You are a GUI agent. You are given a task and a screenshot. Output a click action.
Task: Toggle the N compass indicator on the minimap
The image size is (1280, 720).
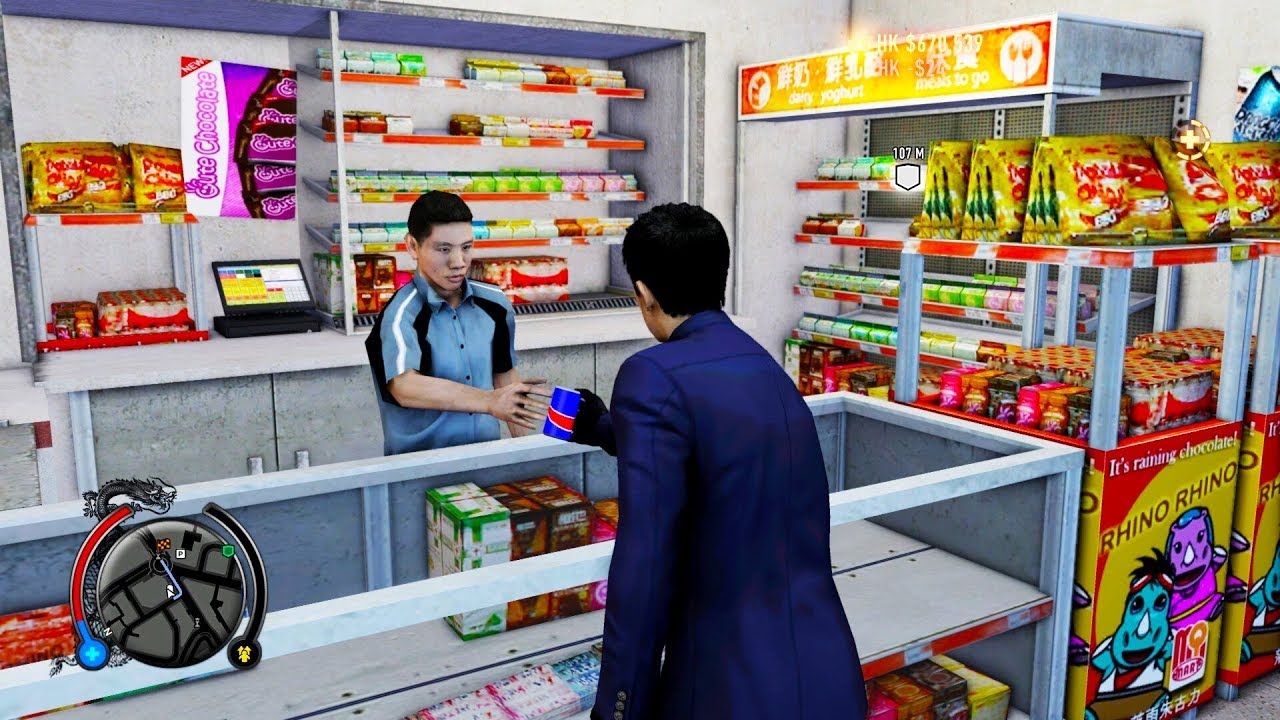(108, 632)
